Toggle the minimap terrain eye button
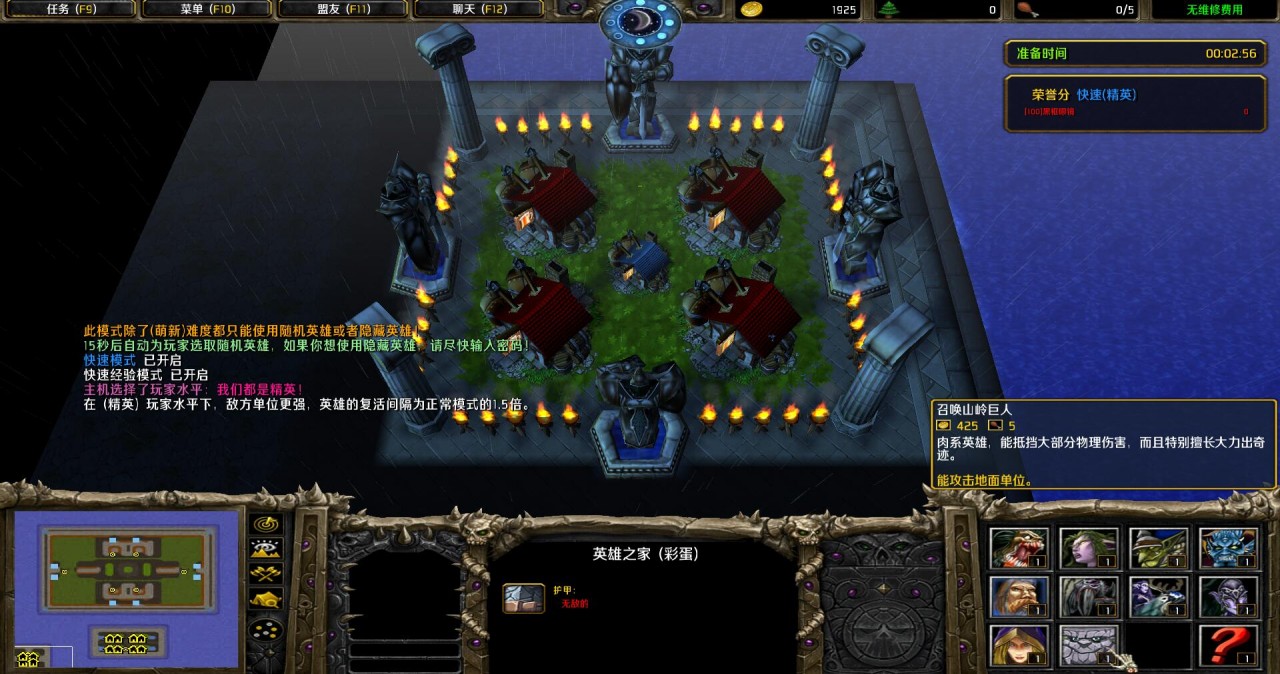Screen dimensions: 1280x674 pyautogui.click(x=266, y=549)
